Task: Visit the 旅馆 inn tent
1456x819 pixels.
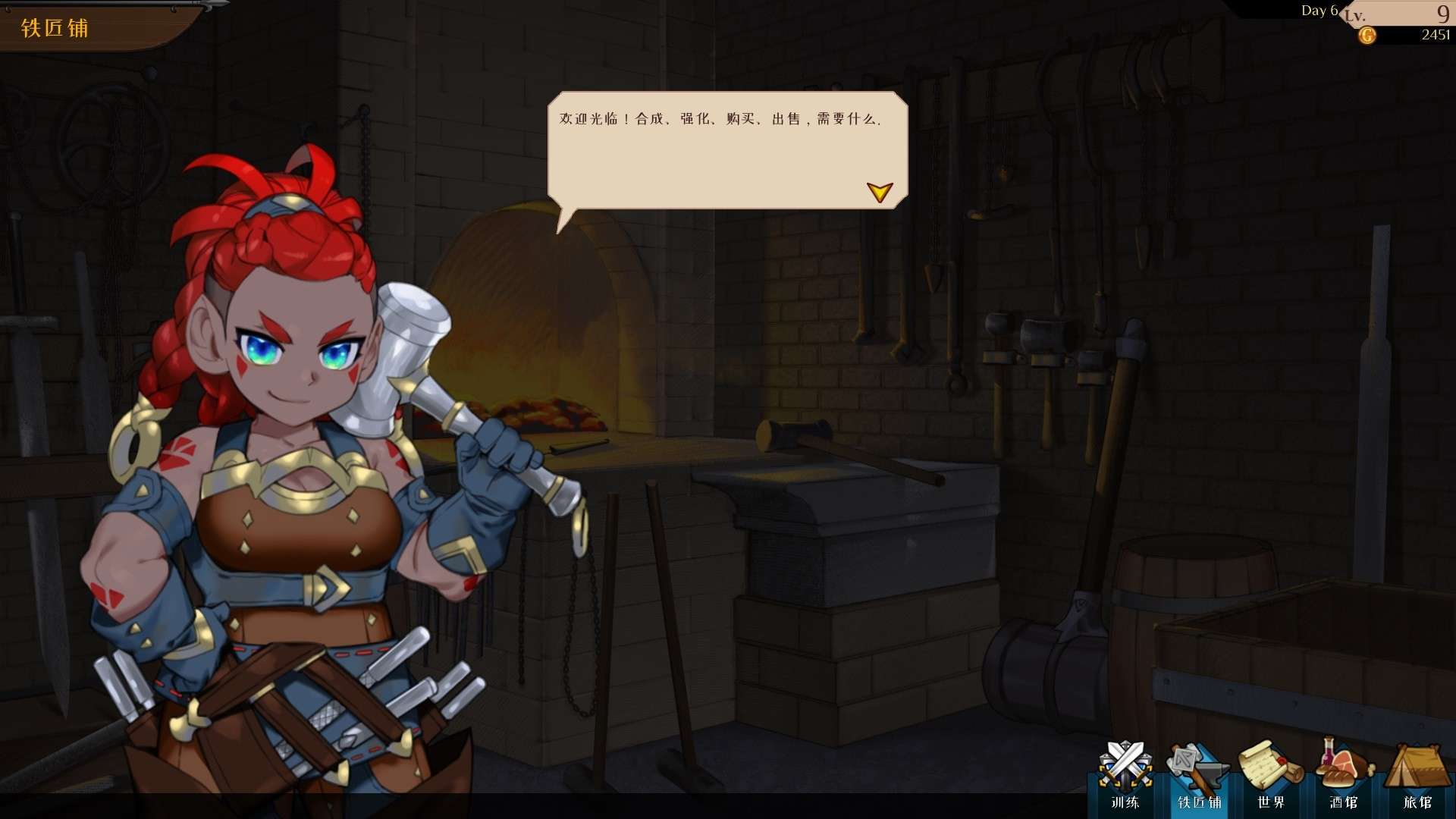Action: coord(1417,775)
